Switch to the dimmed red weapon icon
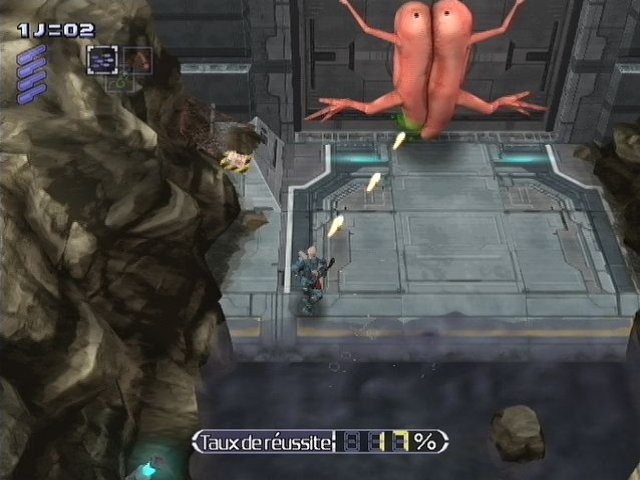 point(138,60)
